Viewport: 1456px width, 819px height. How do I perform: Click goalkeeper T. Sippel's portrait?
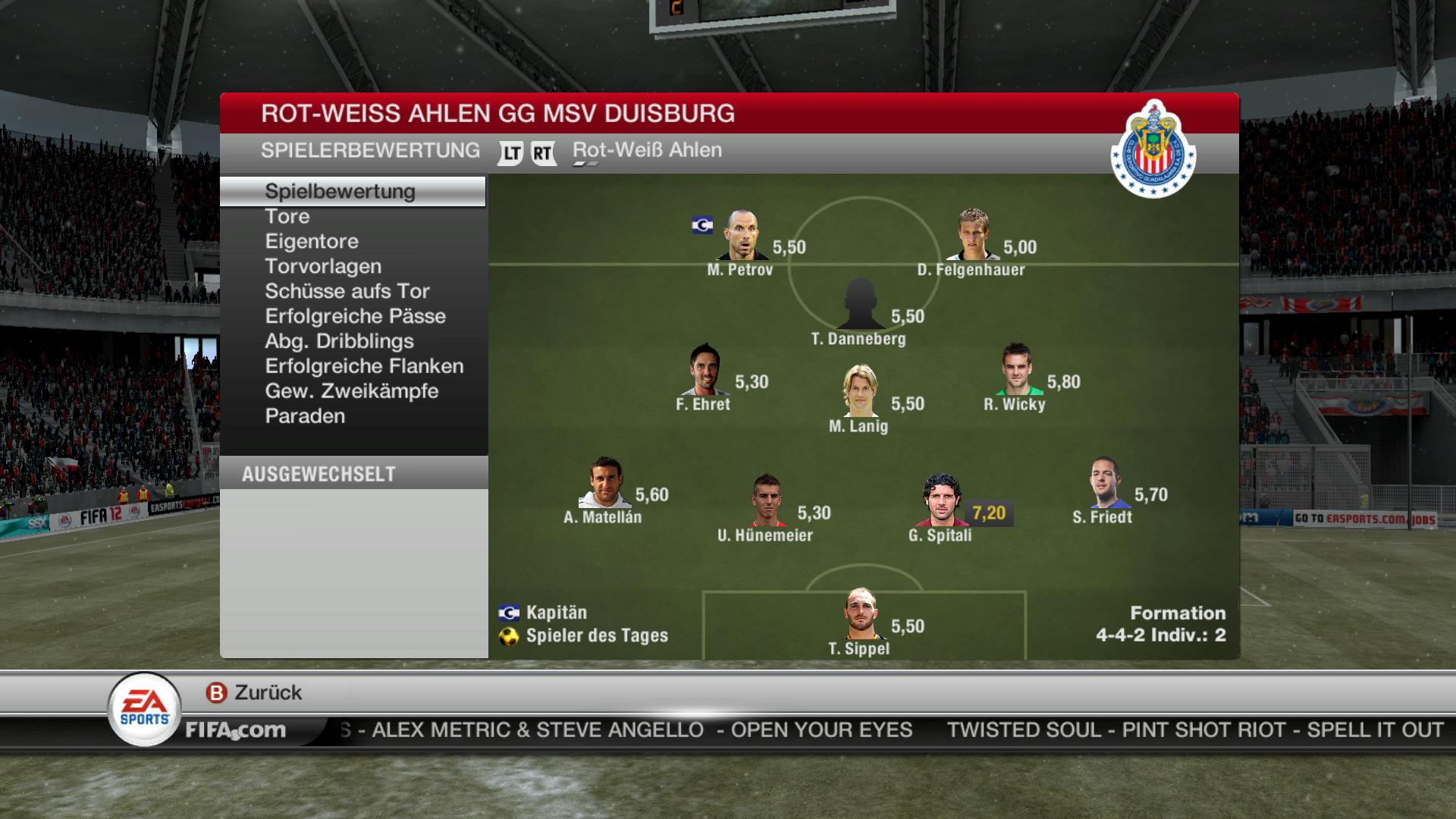pyautogui.click(x=861, y=614)
